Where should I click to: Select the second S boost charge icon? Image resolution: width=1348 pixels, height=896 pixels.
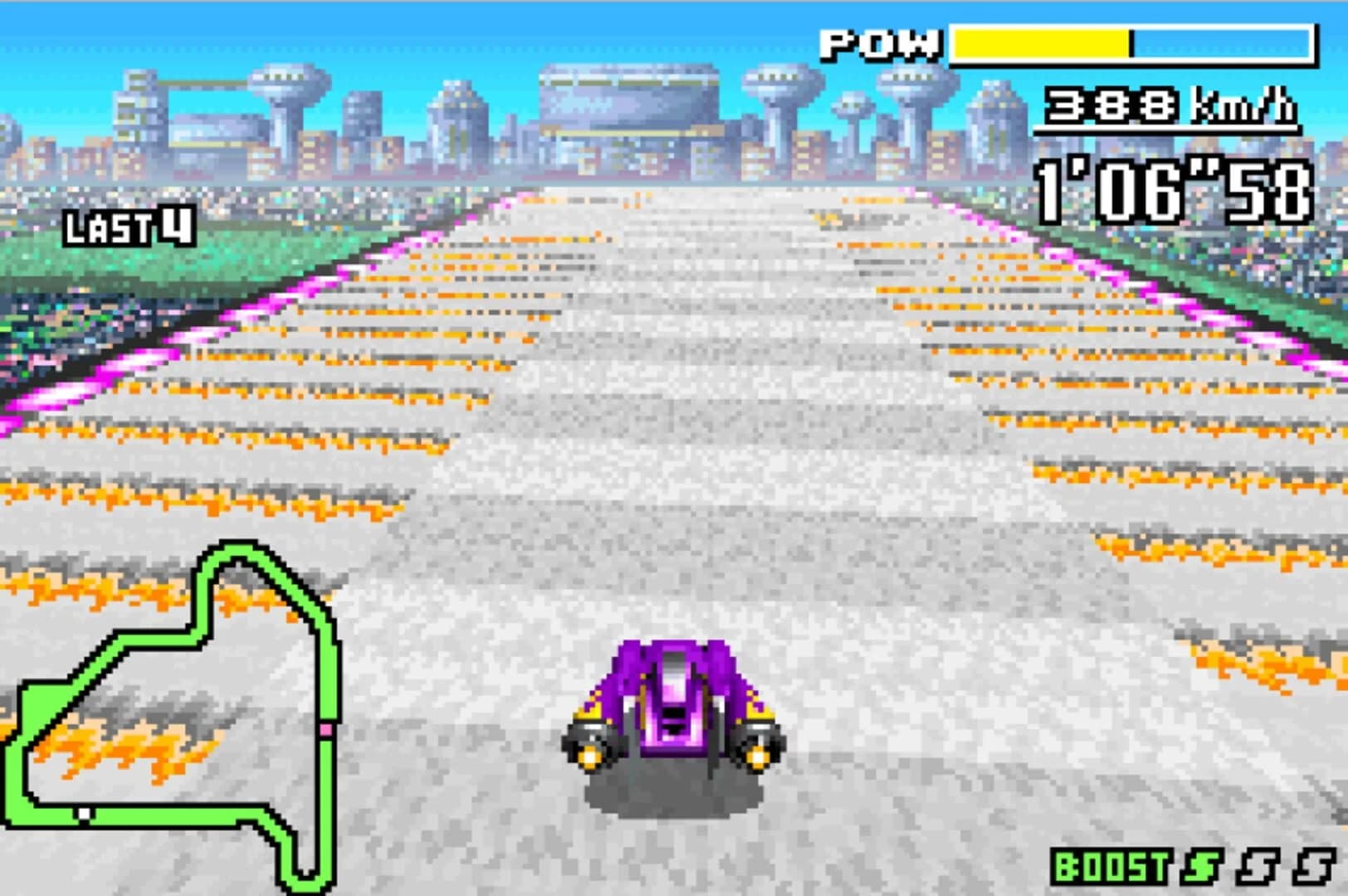pos(1256,867)
